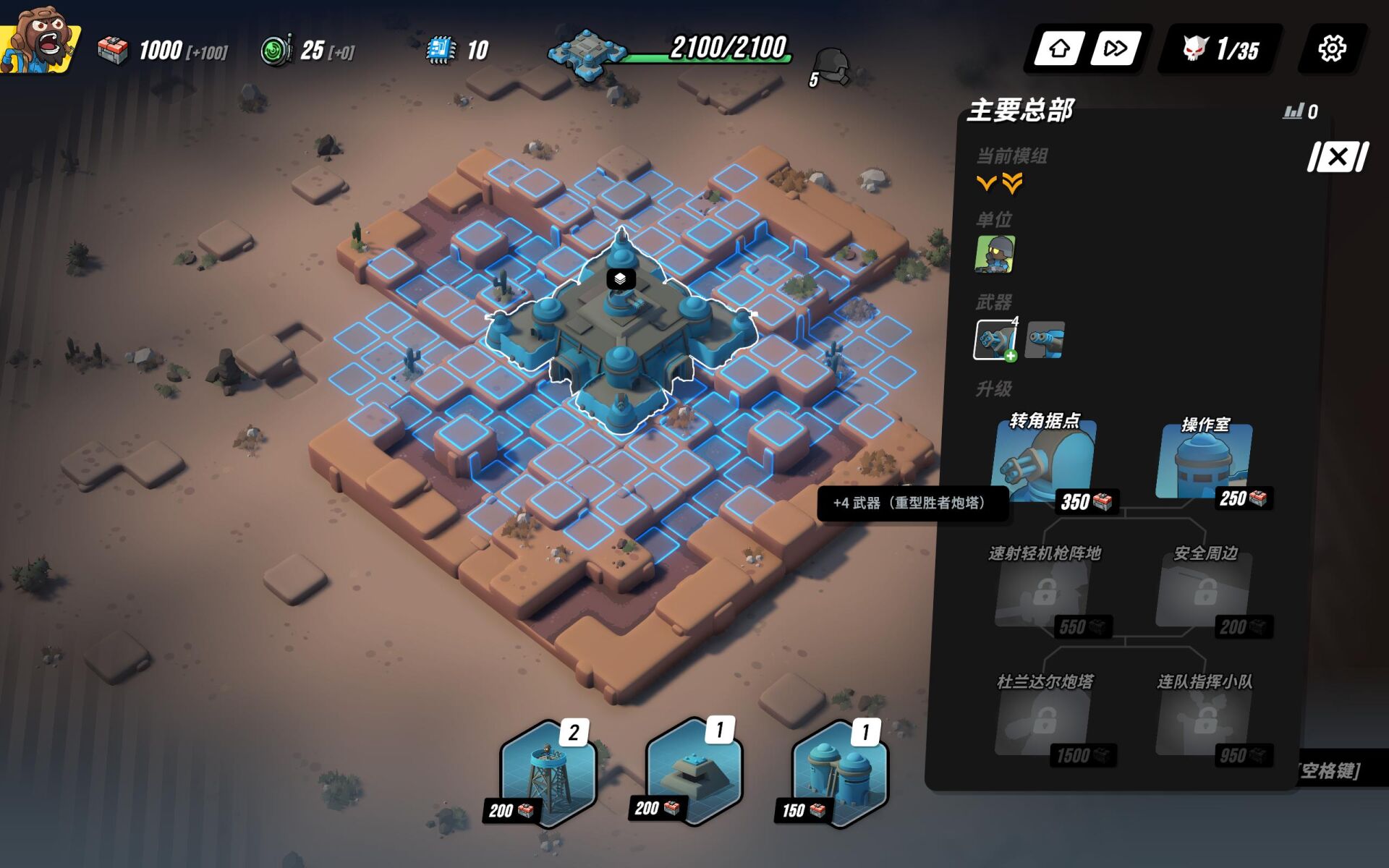Buy the 转角据点 upgrade for 350
This screenshot has width=1389, height=868.
point(1044,463)
